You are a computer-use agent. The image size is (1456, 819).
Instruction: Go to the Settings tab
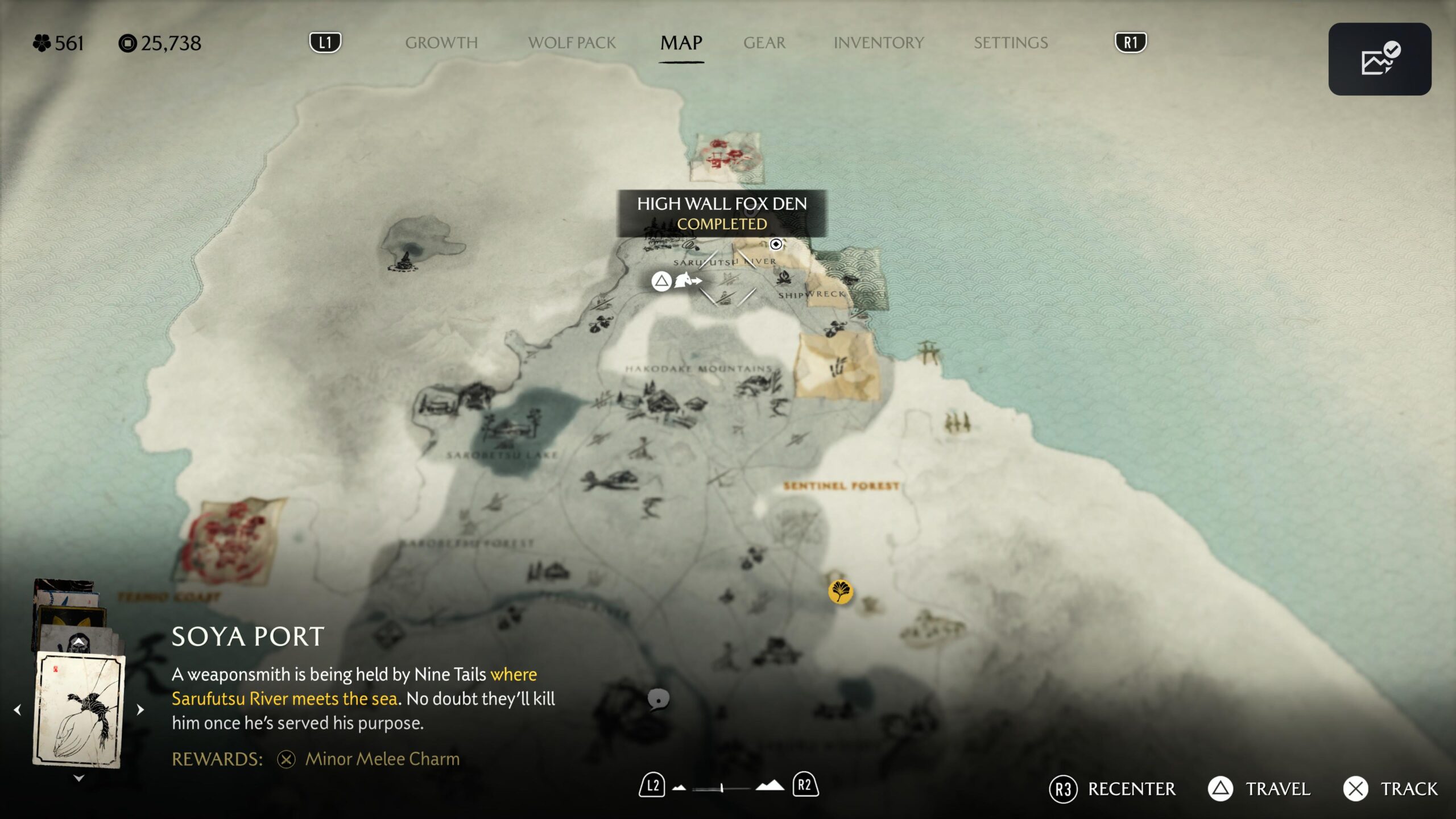tap(1010, 43)
